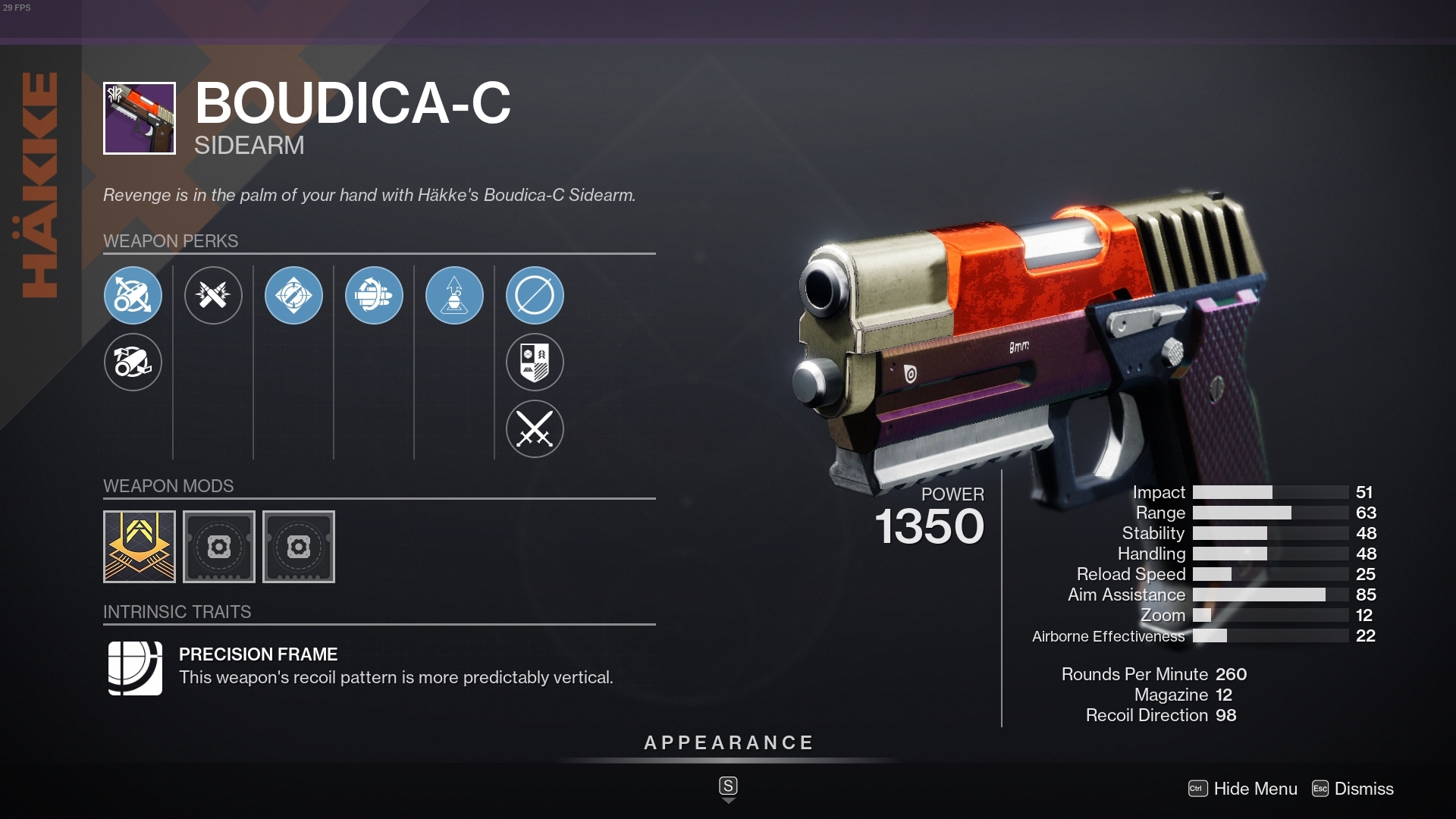Select the Feeding Frenzy style trait icon
Viewport: 1456px width, 819px height.
tap(375, 296)
